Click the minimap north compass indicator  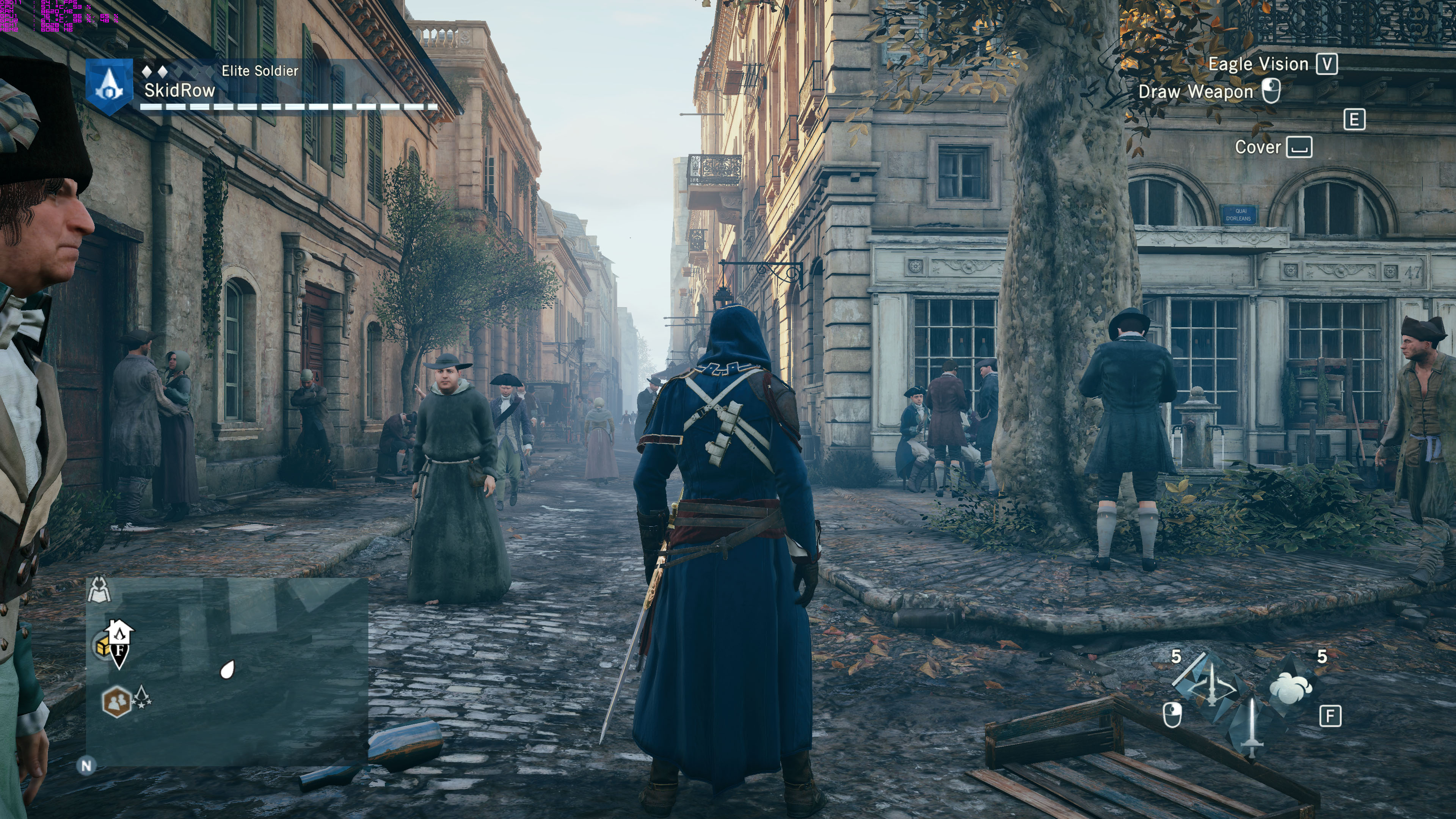click(x=86, y=766)
